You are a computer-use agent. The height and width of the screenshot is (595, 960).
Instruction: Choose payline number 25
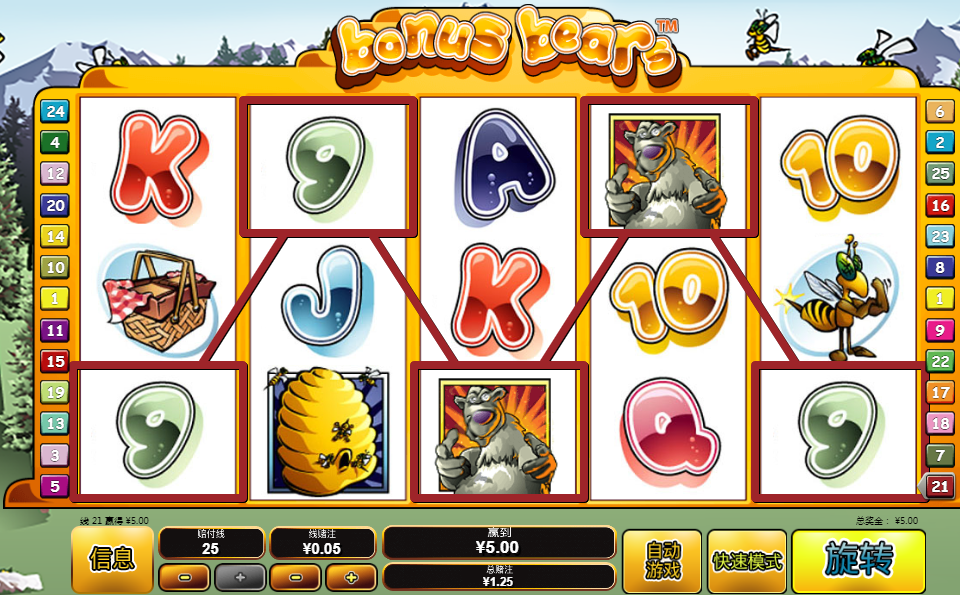[940, 174]
